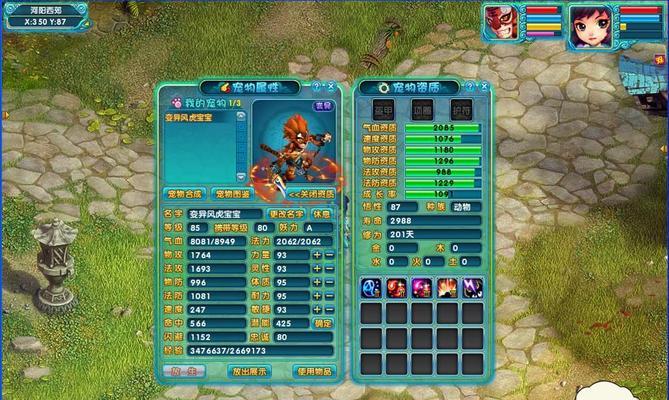
Task: Add a point to 力量 strength
Action: pos(317,255)
